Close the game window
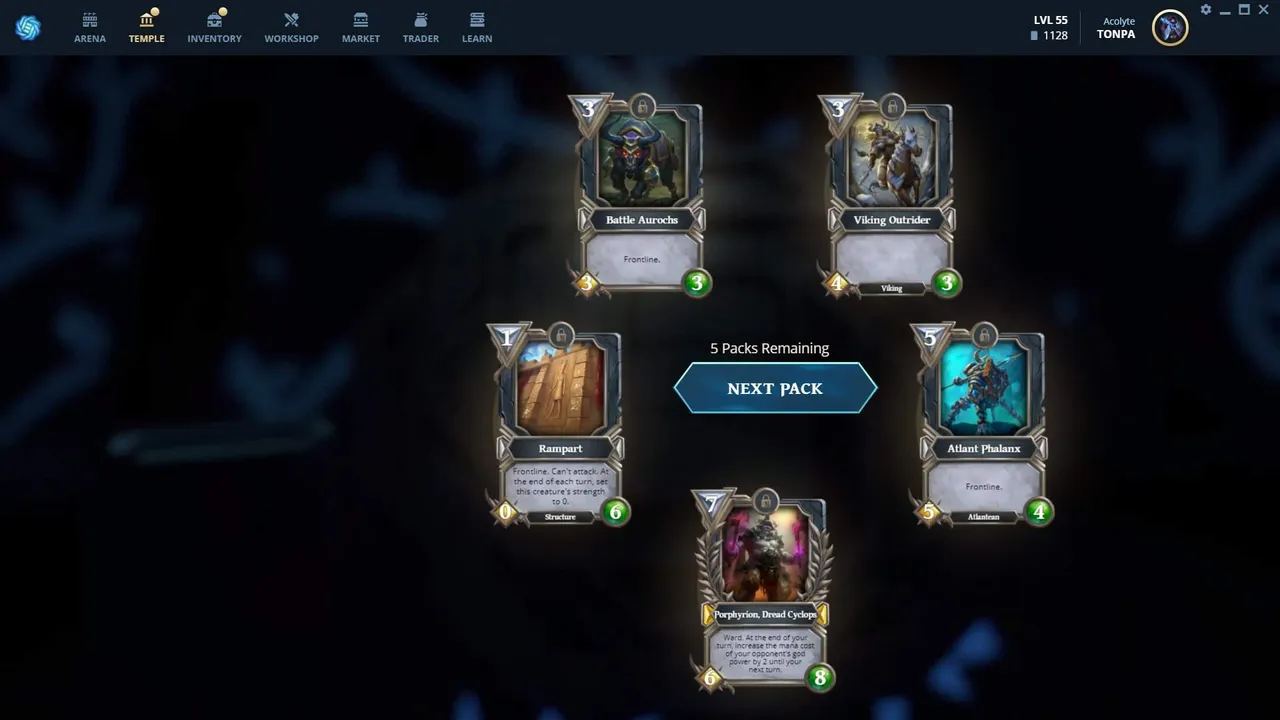Image resolution: width=1280 pixels, height=720 pixels. [x=1263, y=10]
